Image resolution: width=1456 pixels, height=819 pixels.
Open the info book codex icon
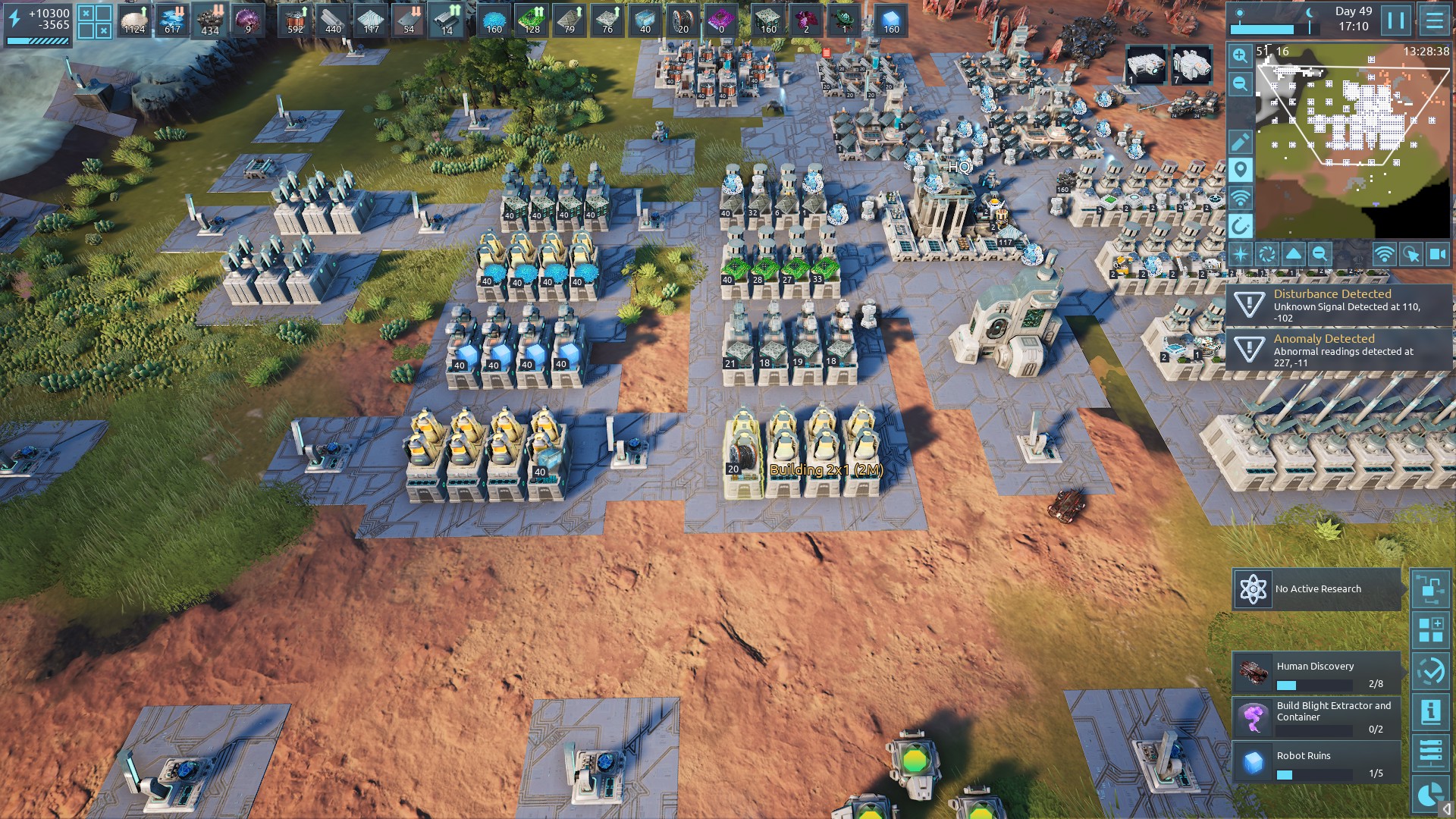click(1431, 712)
